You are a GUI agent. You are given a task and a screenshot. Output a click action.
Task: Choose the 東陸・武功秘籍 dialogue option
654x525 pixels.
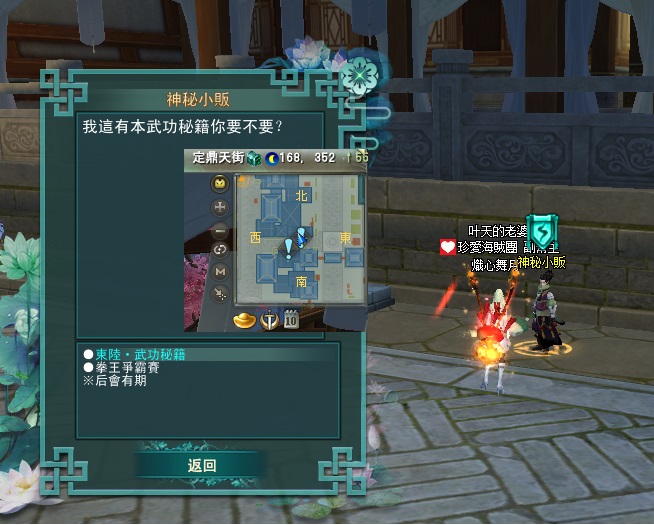point(140,354)
